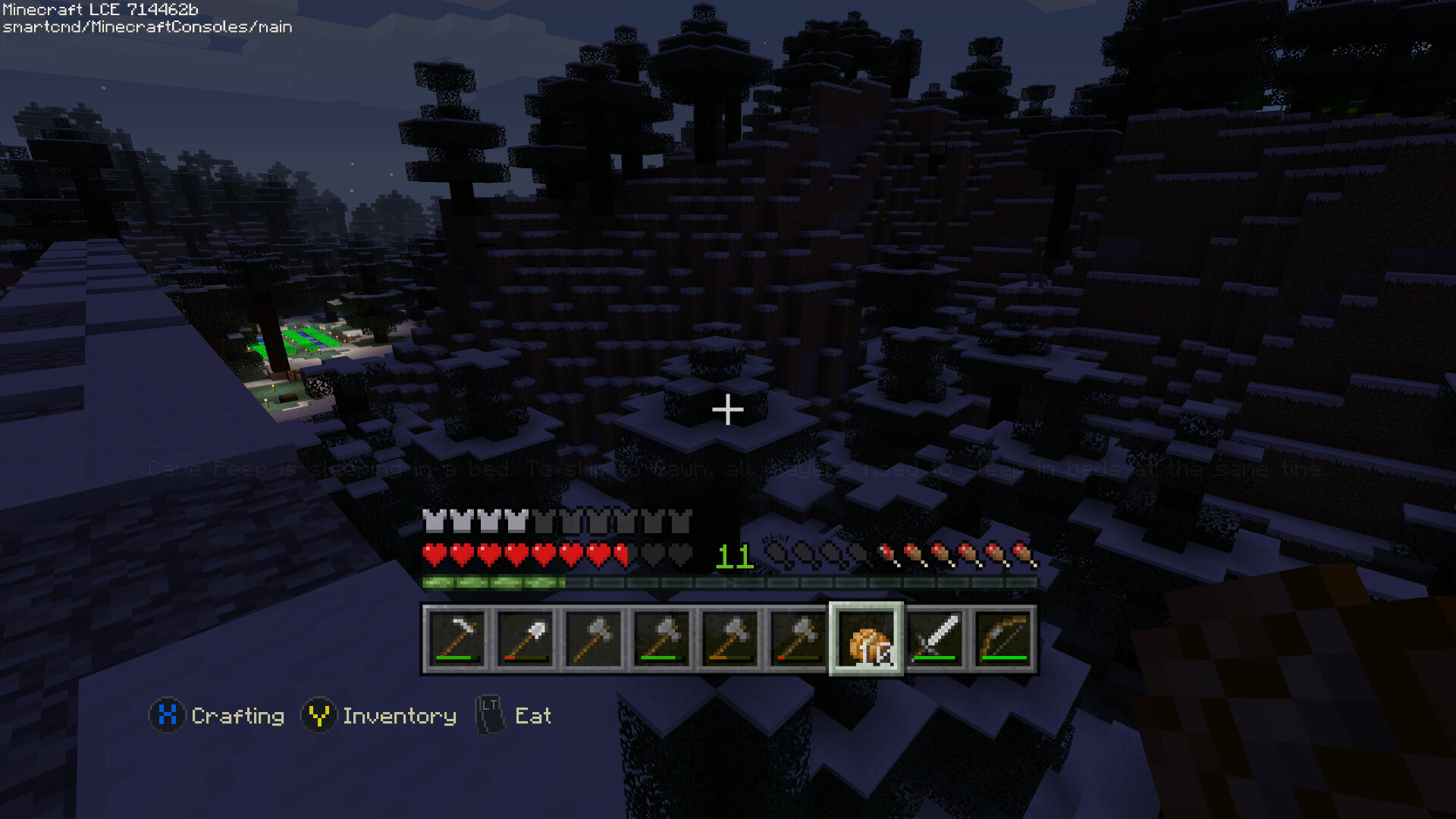Select the iron shovel hotbar slot
The image size is (1456, 819).
pyautogui.click(x=524, y=638)
